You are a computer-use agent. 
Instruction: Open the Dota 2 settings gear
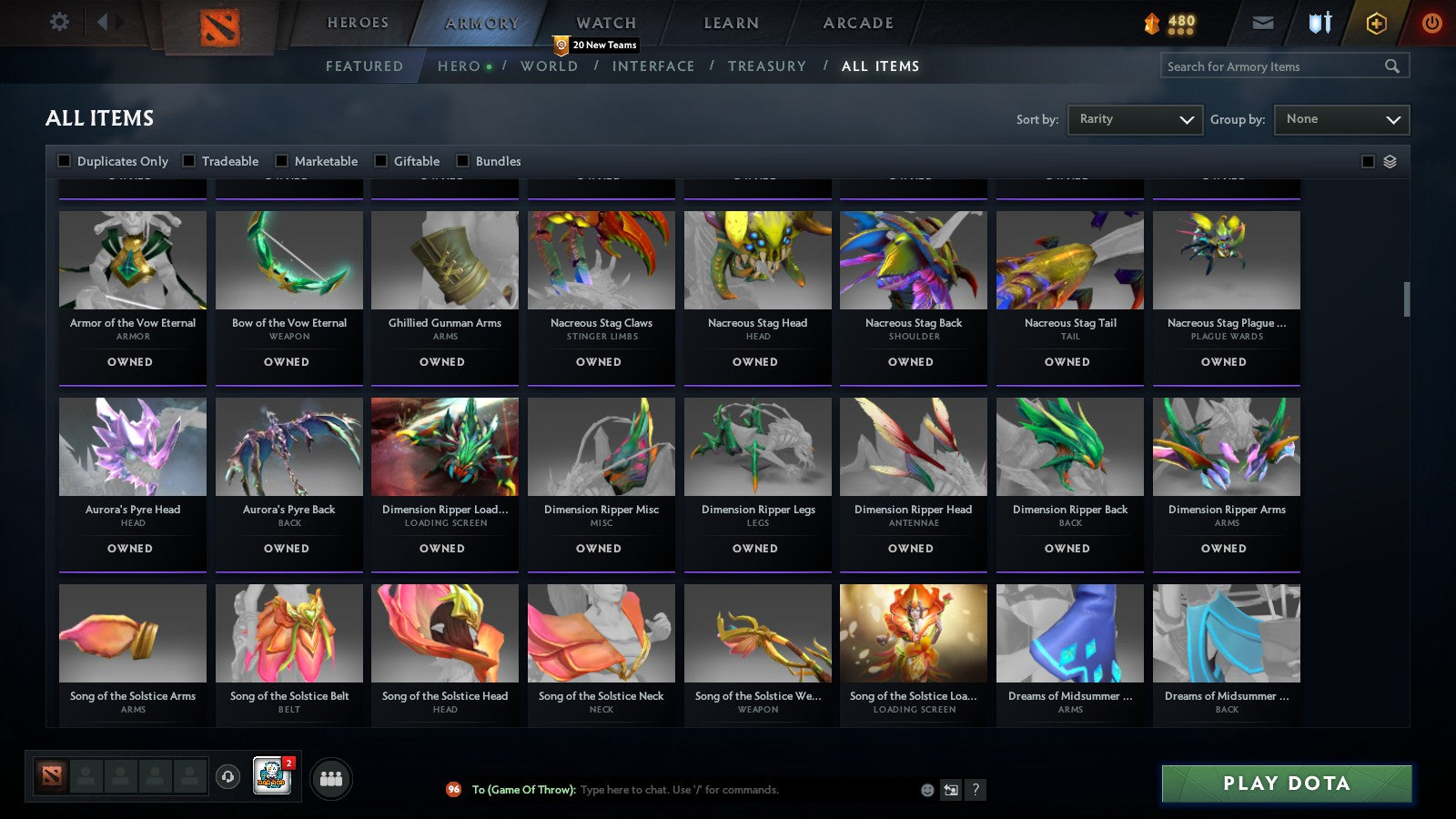(x=58, y=21)
